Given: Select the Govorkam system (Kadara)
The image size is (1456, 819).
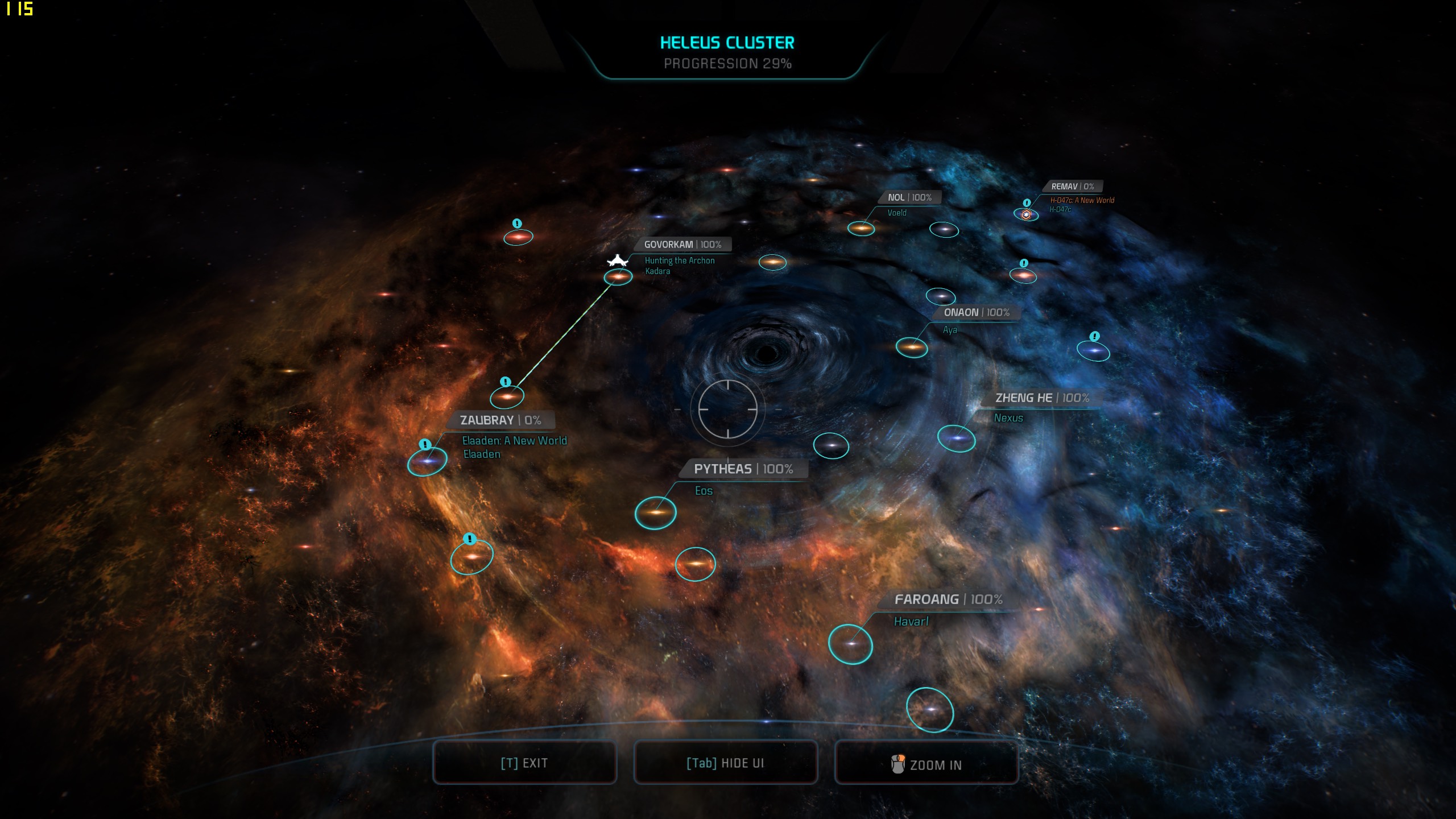Looking at the screenshot, I should 618,277.
